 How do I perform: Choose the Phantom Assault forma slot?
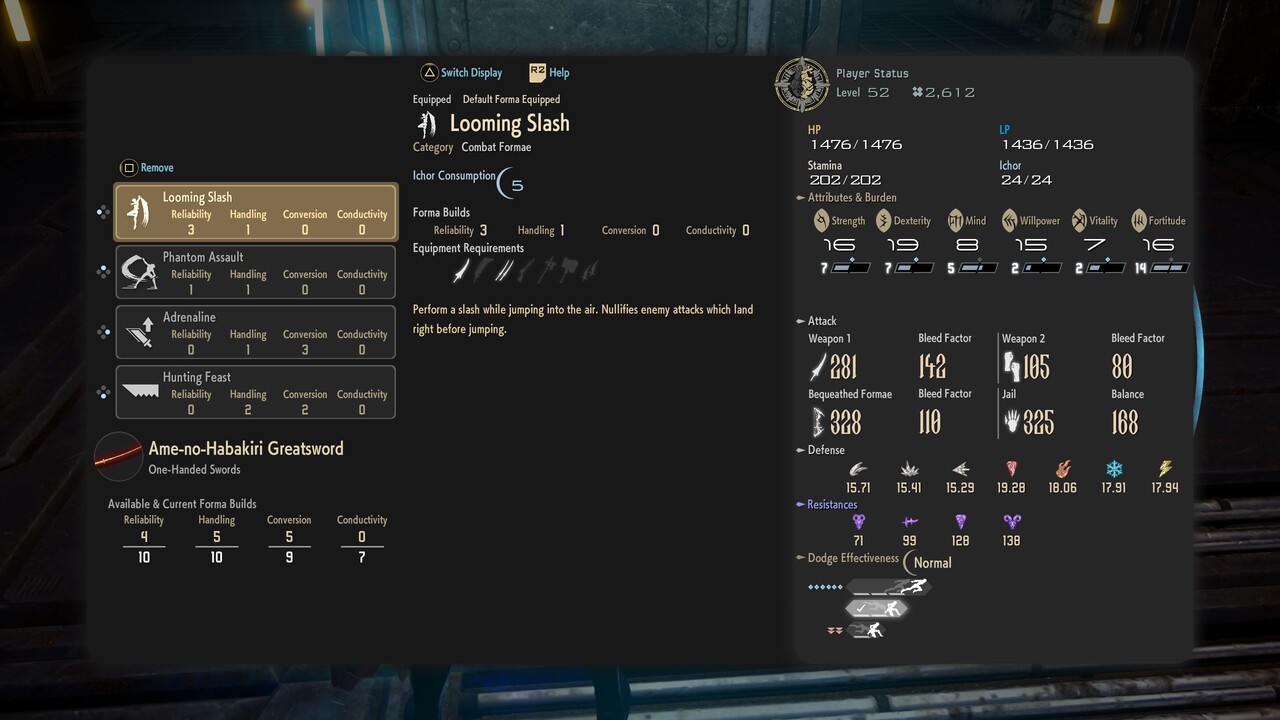point(256,272)
